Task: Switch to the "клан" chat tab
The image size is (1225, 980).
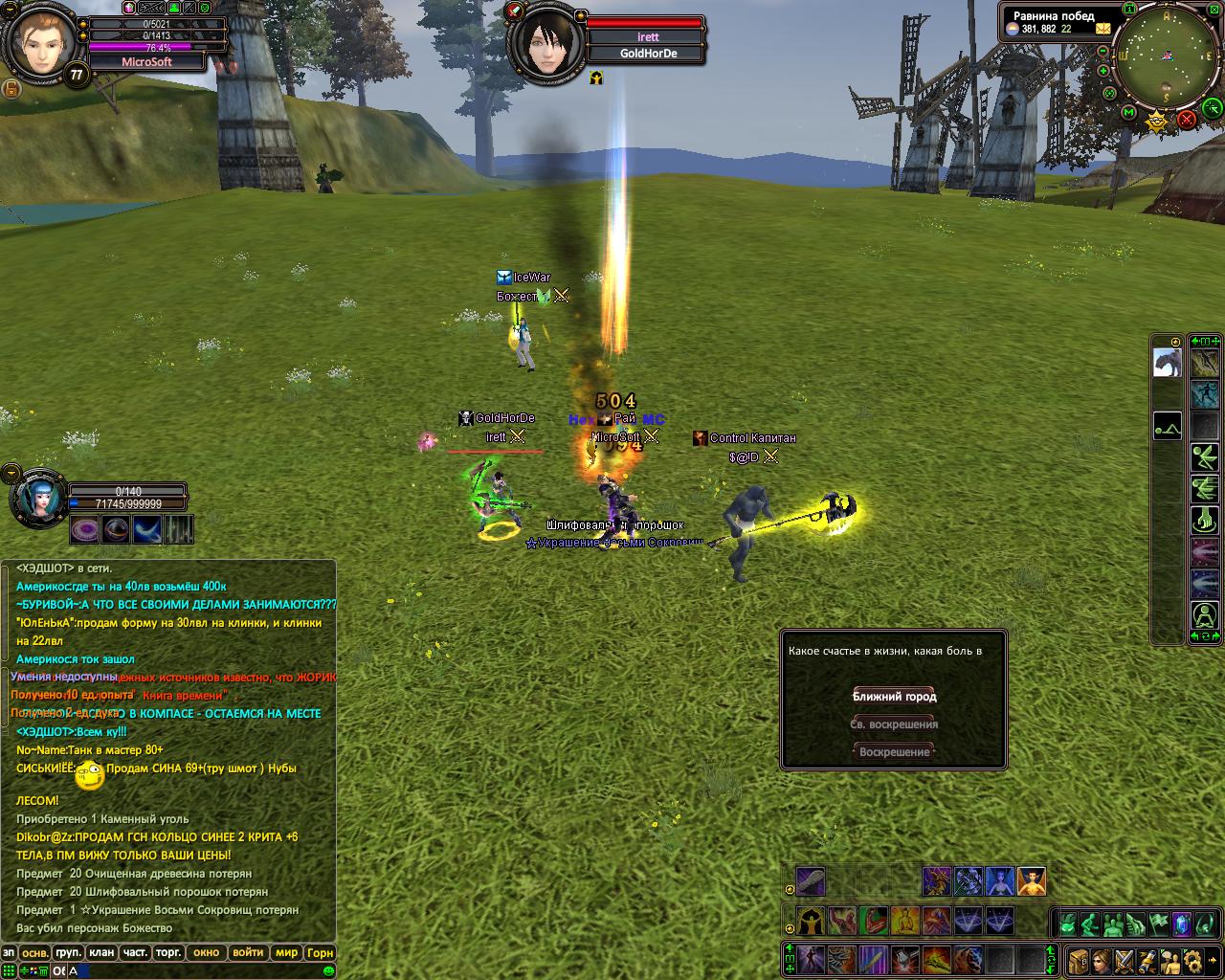Action: click(100, 952)
